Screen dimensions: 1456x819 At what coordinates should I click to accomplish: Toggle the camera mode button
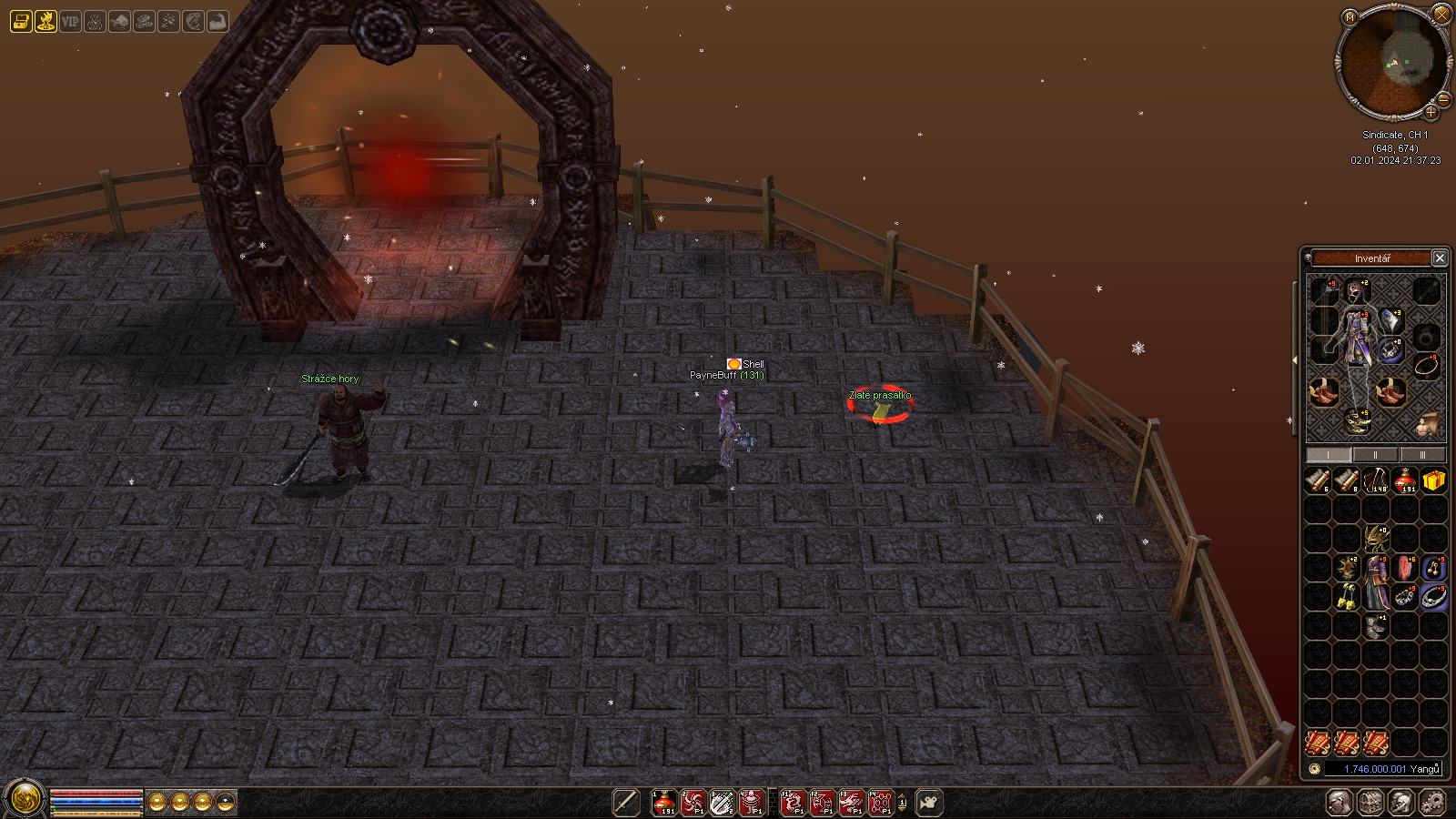pyautogui.click(x=928, y=803)
